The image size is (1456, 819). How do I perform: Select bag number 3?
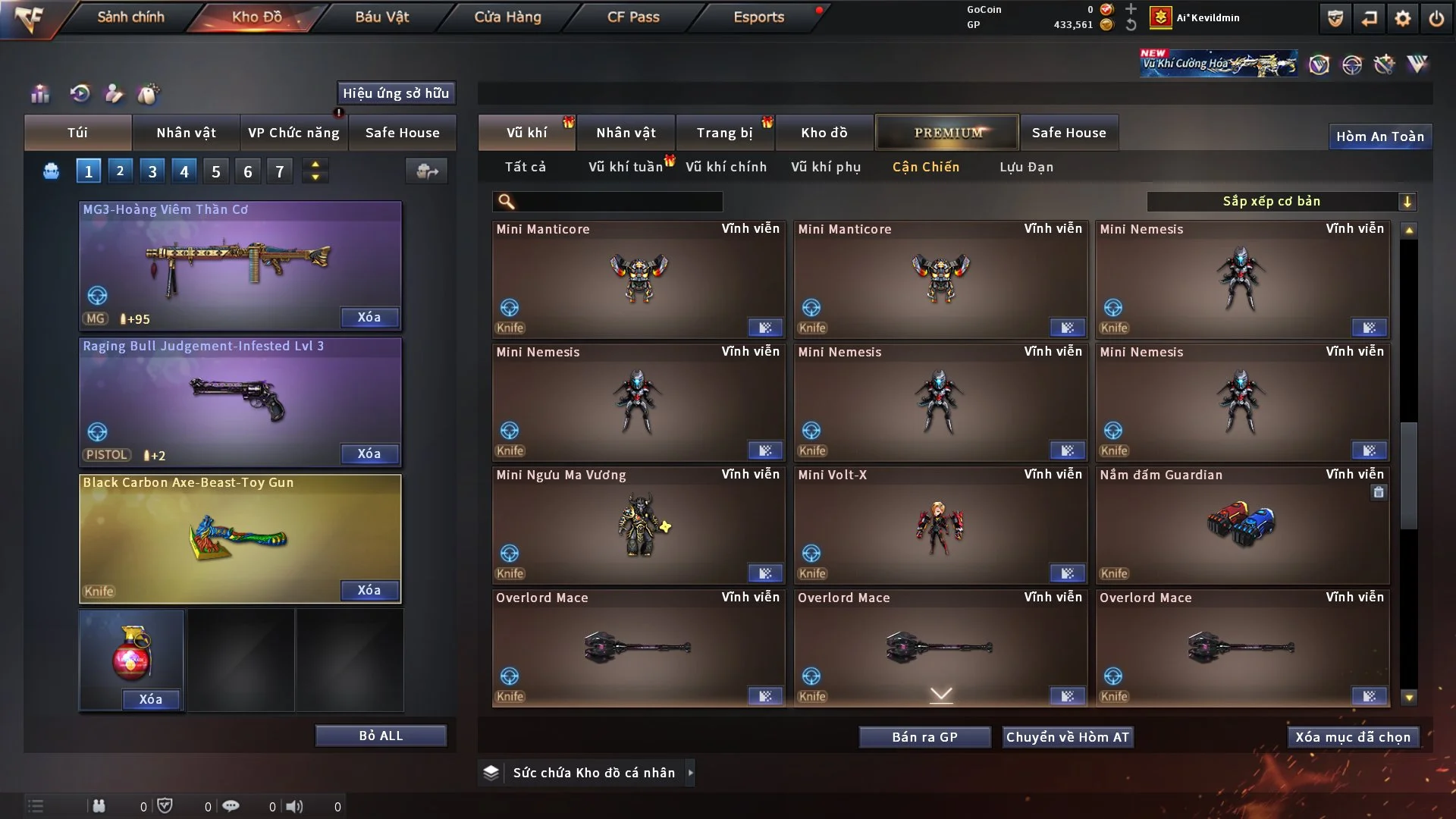point(152,171)
